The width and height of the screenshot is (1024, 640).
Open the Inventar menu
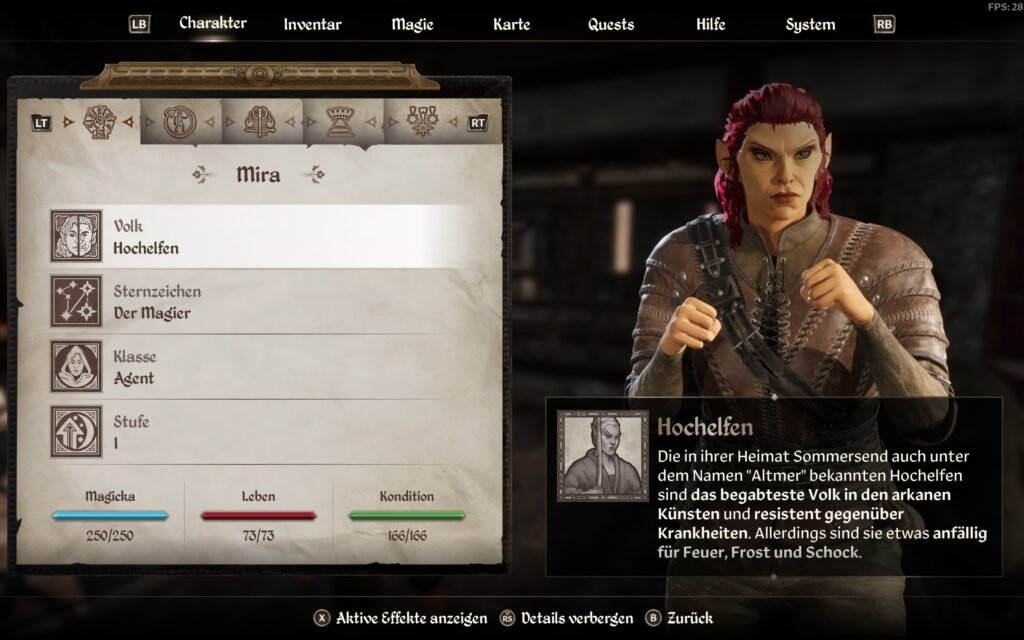click(x=312, y=24)
